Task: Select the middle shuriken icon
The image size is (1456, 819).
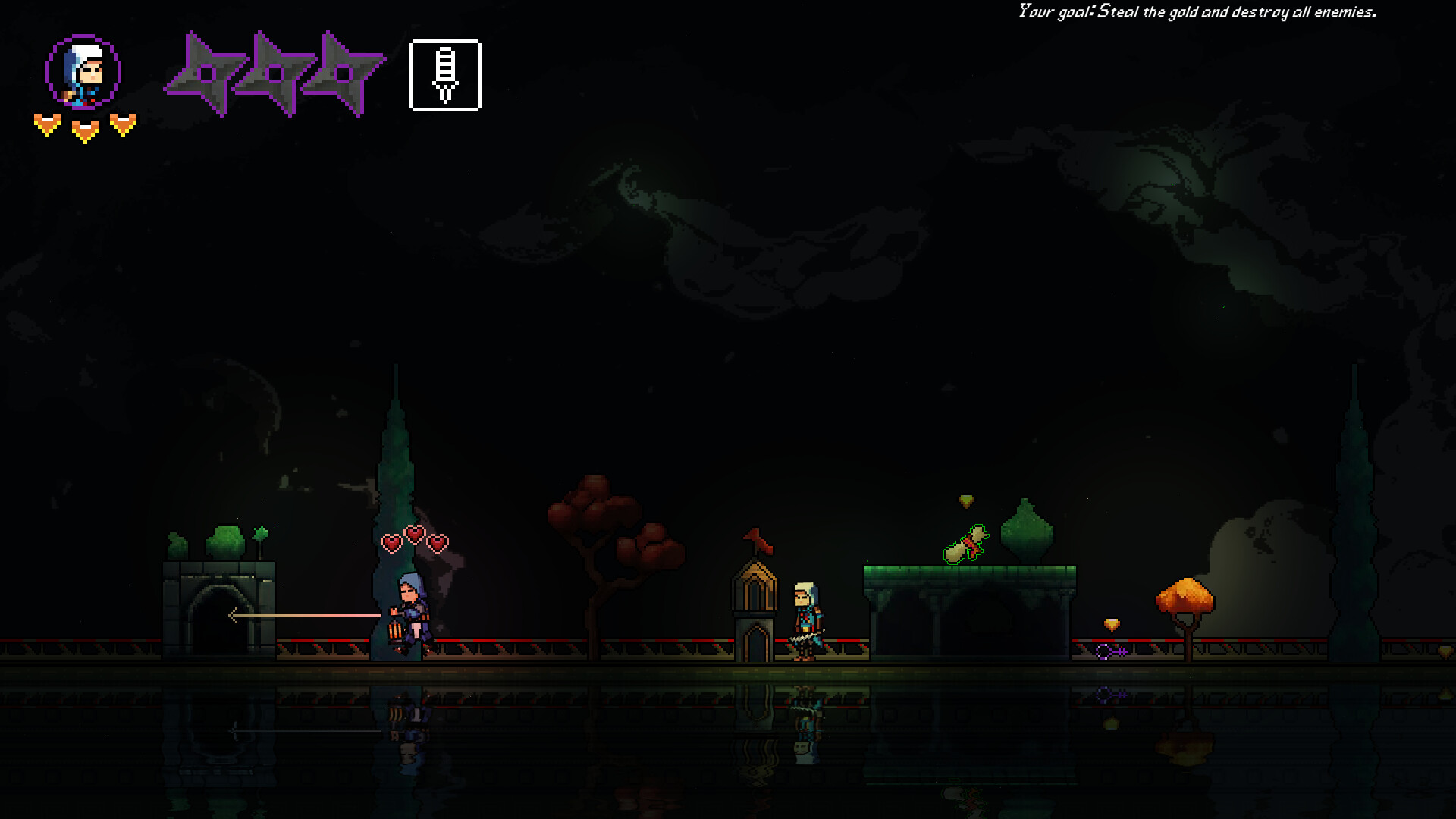Action: 275,74
